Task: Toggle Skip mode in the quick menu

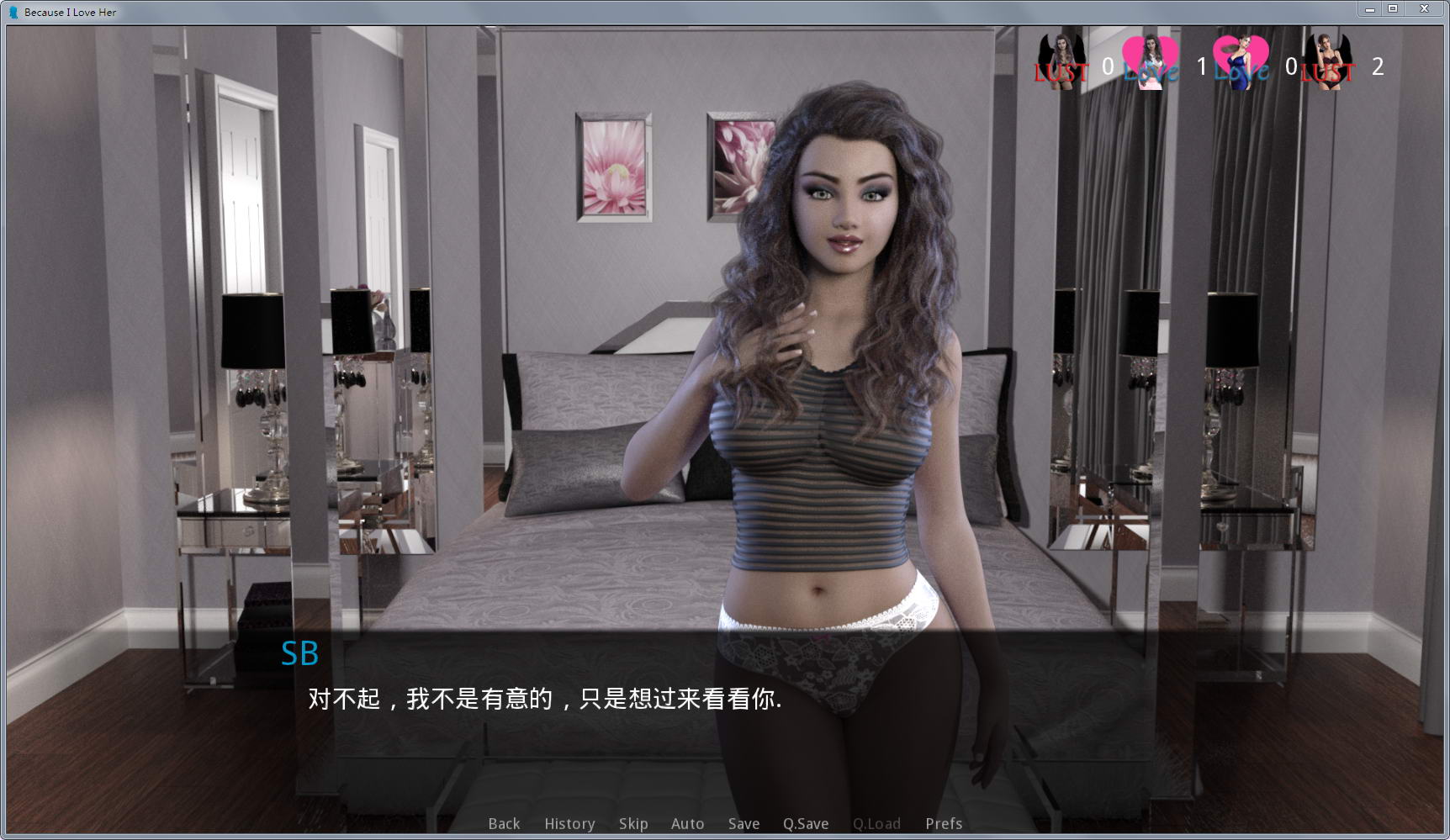Action: [x=632, y=824]
